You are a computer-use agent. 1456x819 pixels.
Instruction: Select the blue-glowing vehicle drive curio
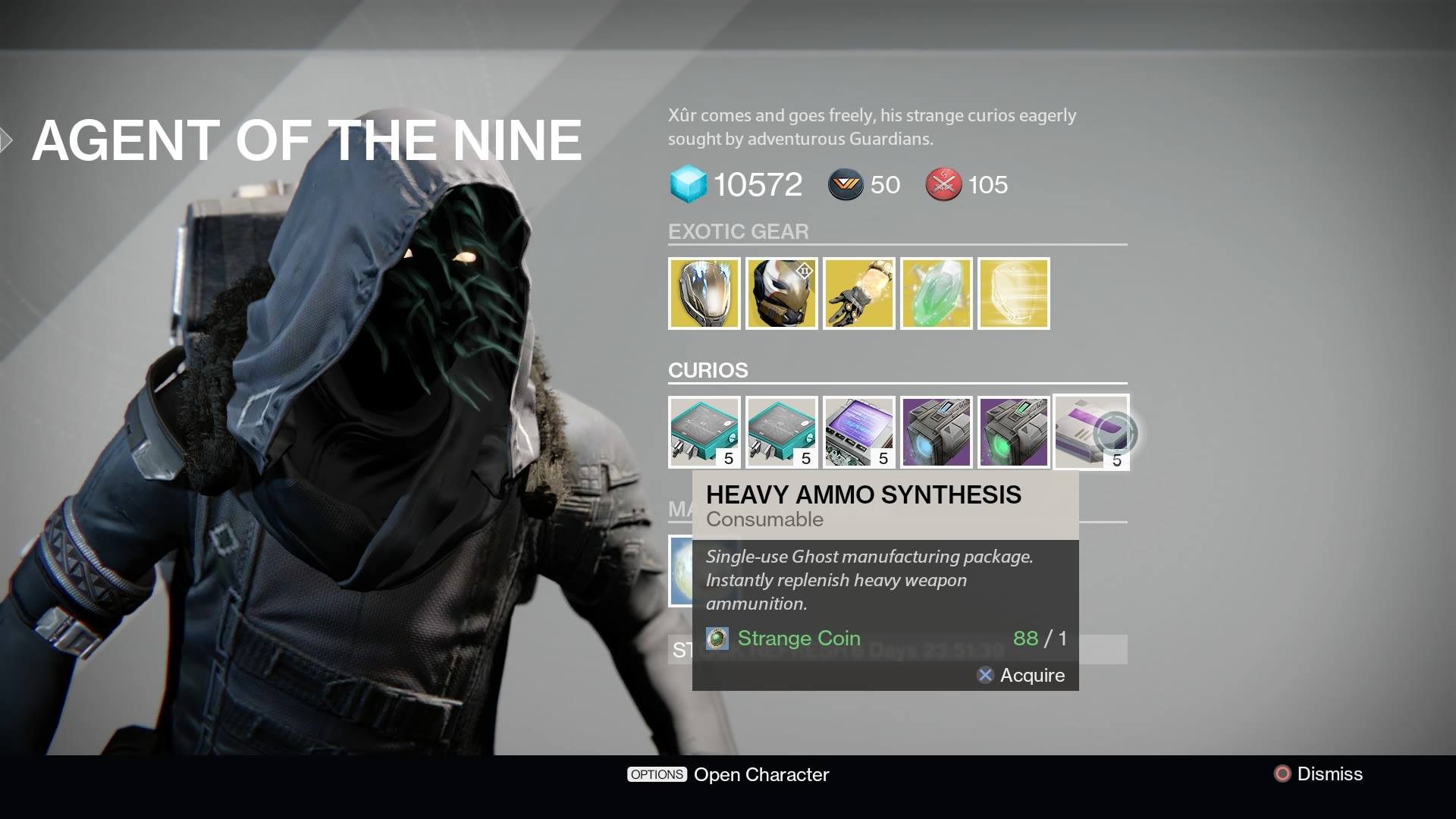pos(937,432)
